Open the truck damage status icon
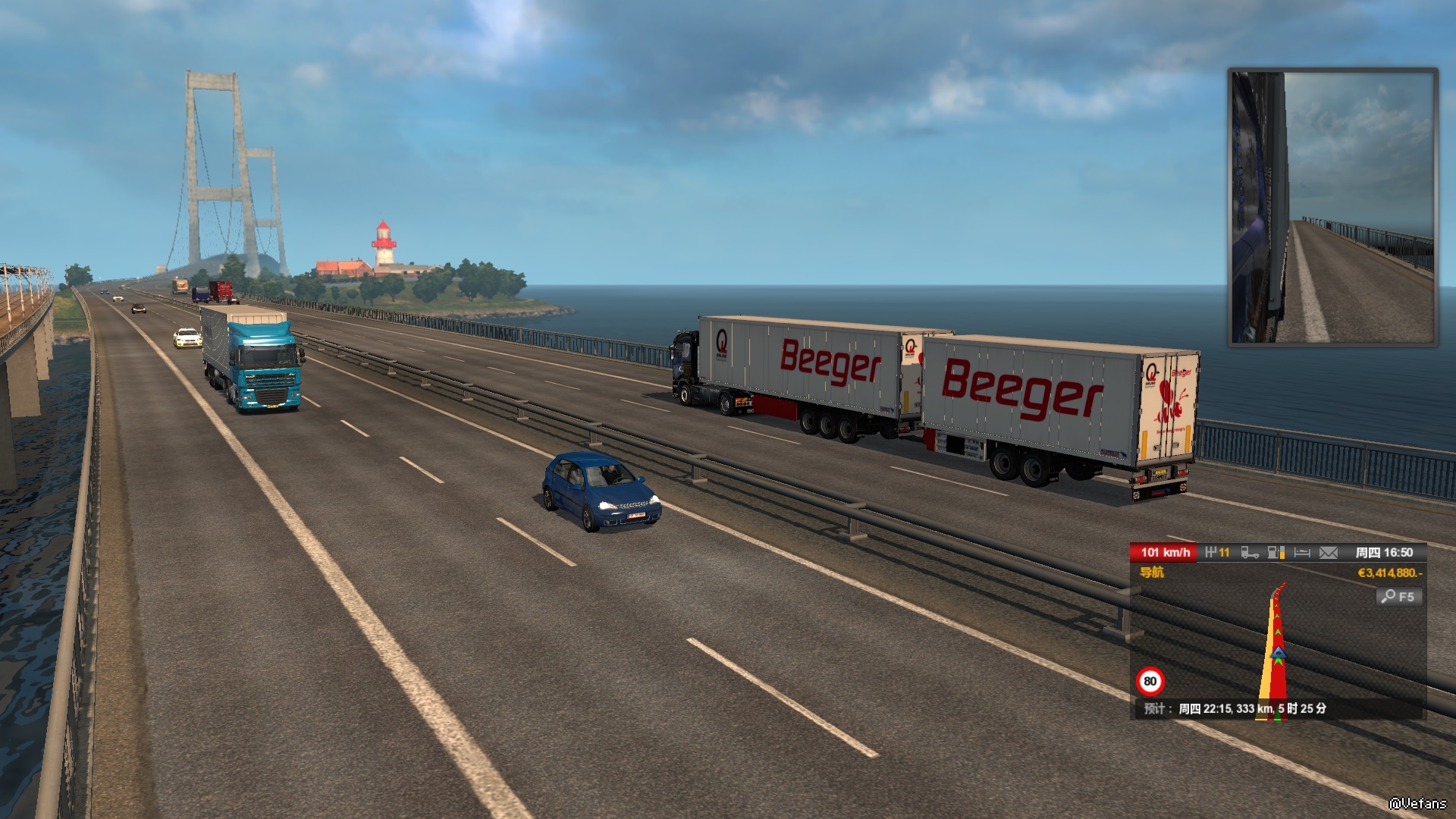This screenshot has height=819, width=1456. 1250,553
